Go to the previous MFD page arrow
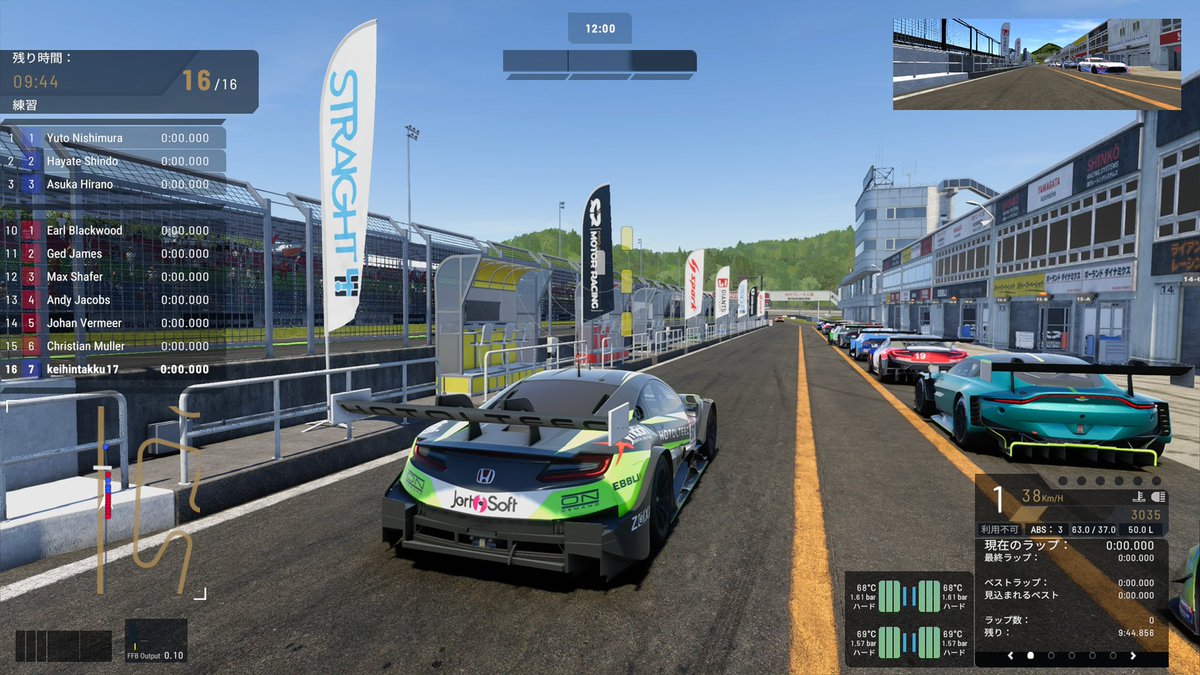Screen dimensions: 1200x675 (1010, 656)
